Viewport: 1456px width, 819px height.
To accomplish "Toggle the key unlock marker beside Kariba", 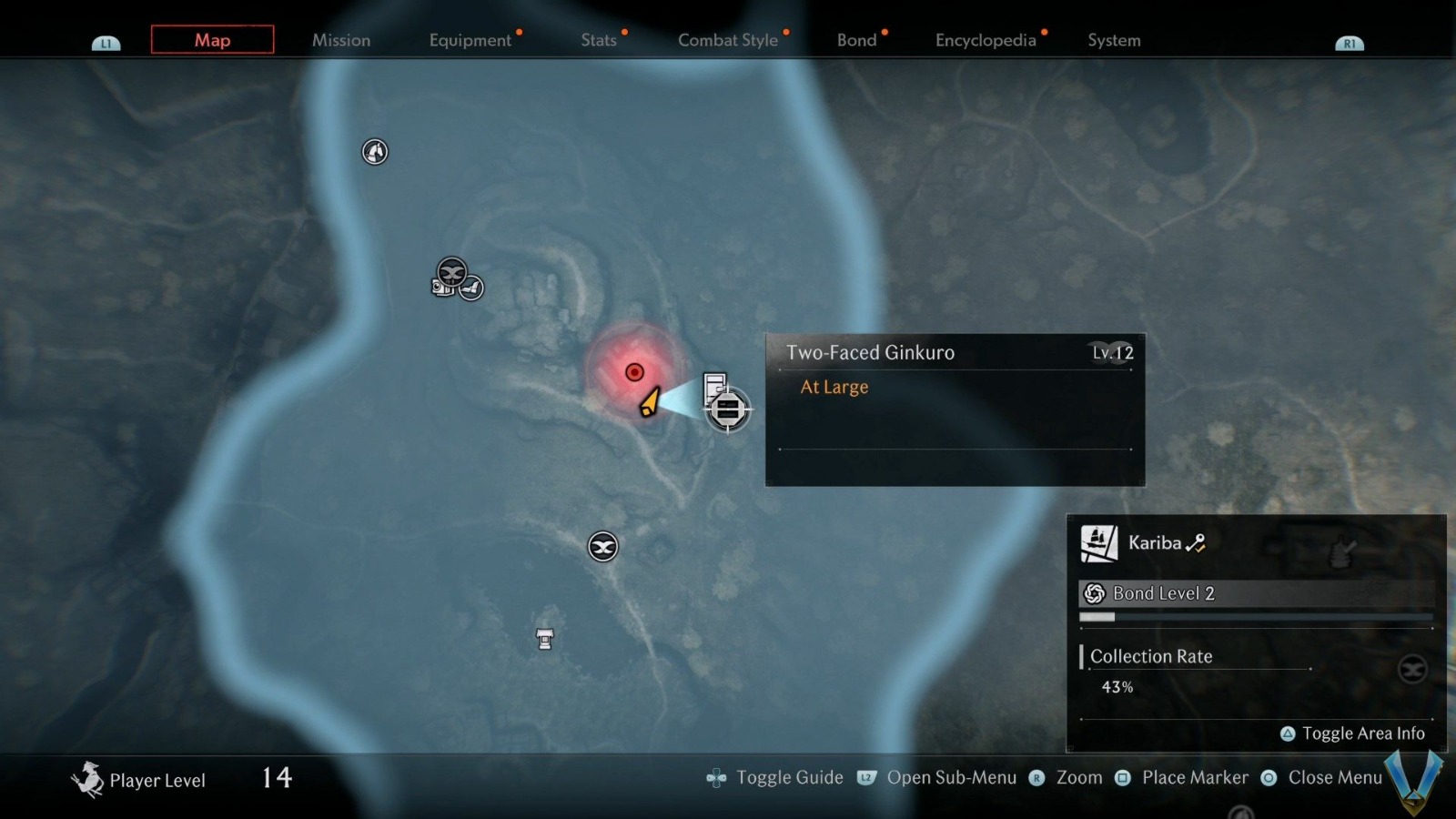I will point(1197,541).
